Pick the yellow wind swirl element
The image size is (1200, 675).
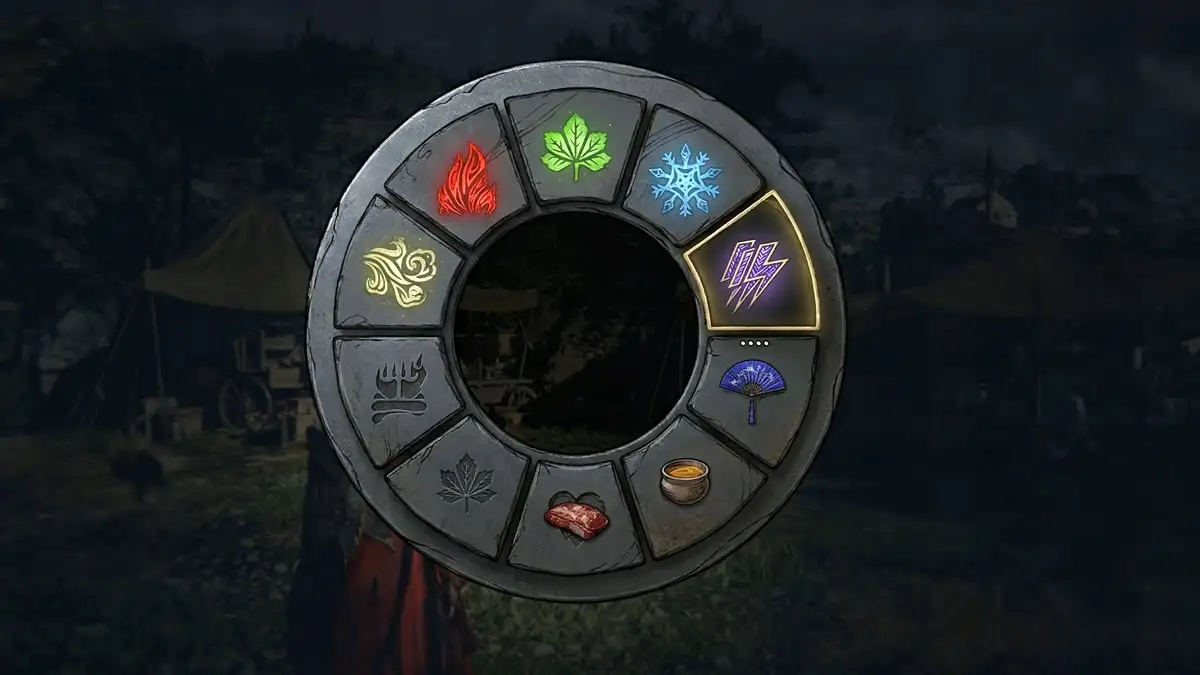400,272
